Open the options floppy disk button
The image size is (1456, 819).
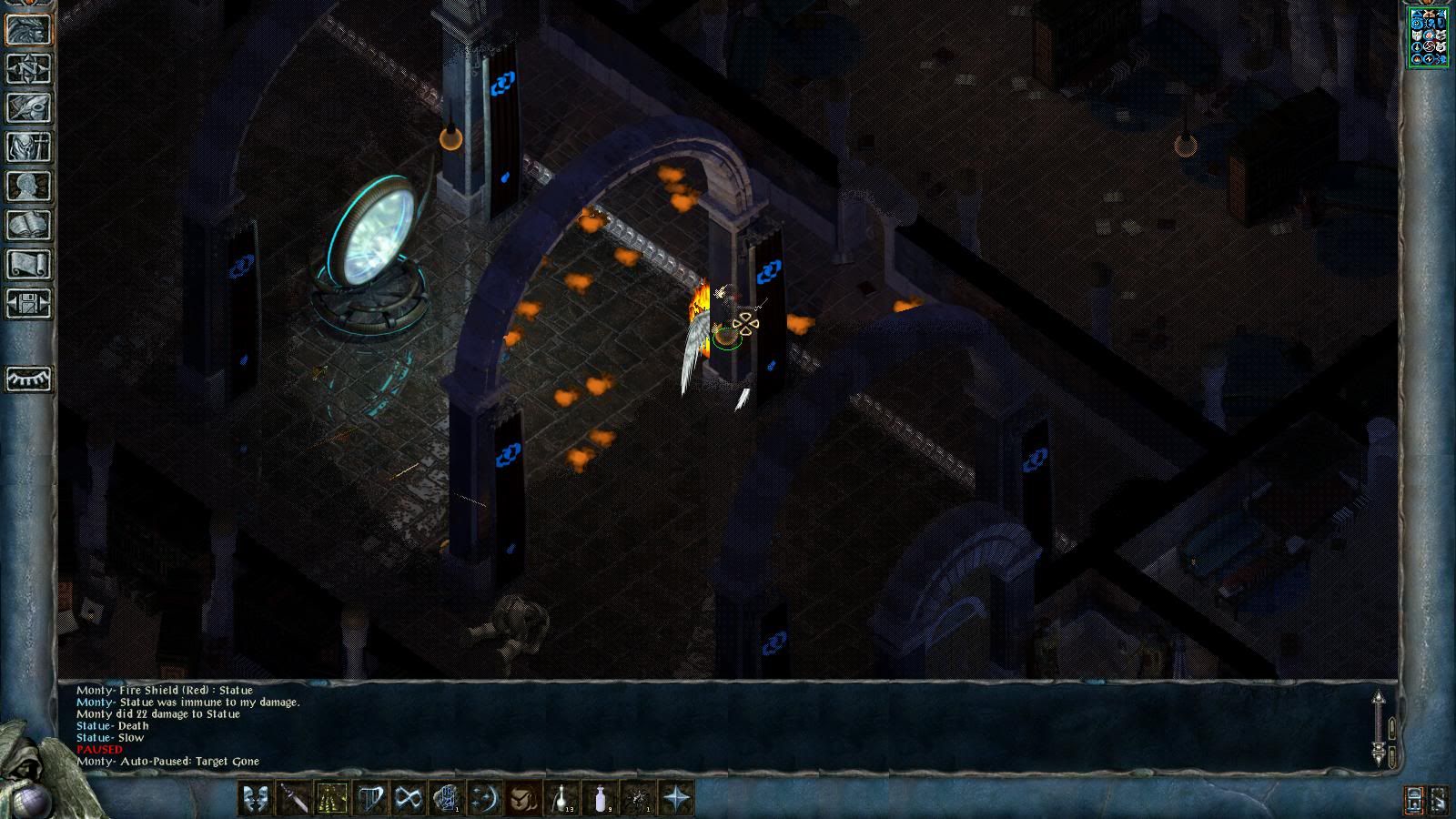[x=28, y=303]
